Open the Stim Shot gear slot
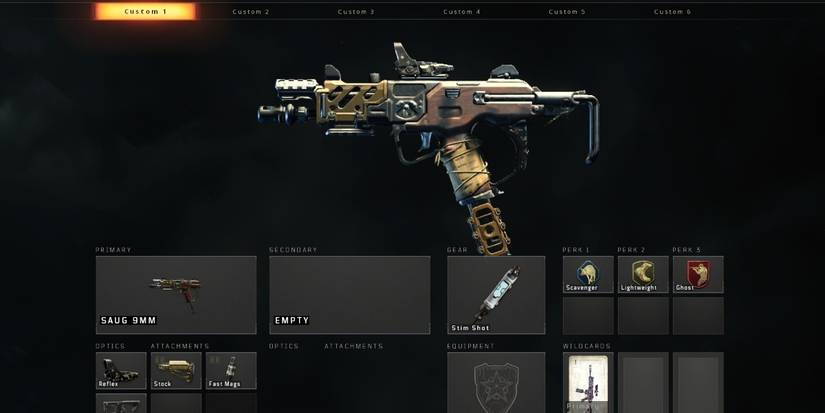825x413 pixels. tap(496, 294)
